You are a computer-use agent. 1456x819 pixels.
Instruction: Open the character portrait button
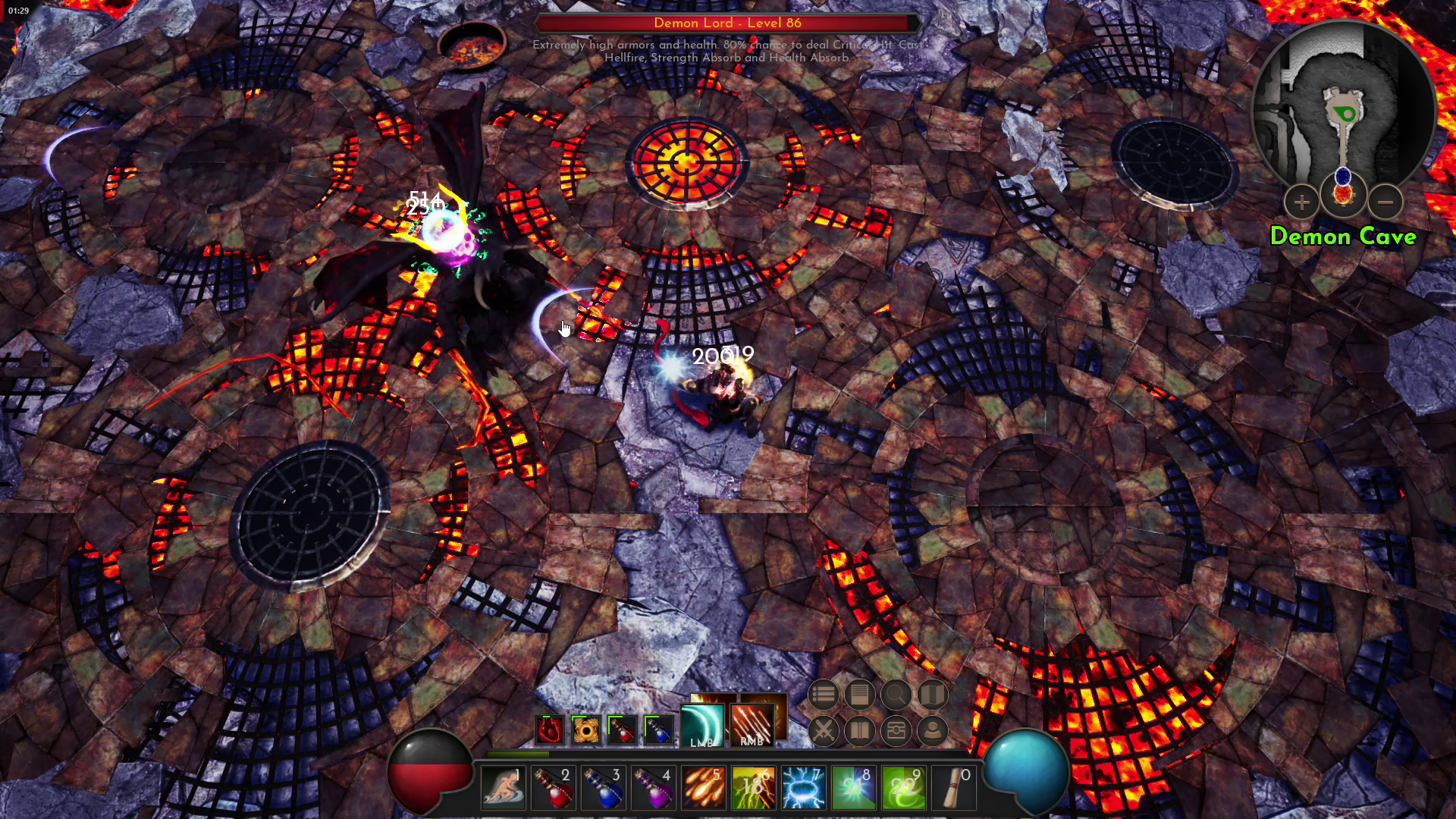tap(932, 731)
